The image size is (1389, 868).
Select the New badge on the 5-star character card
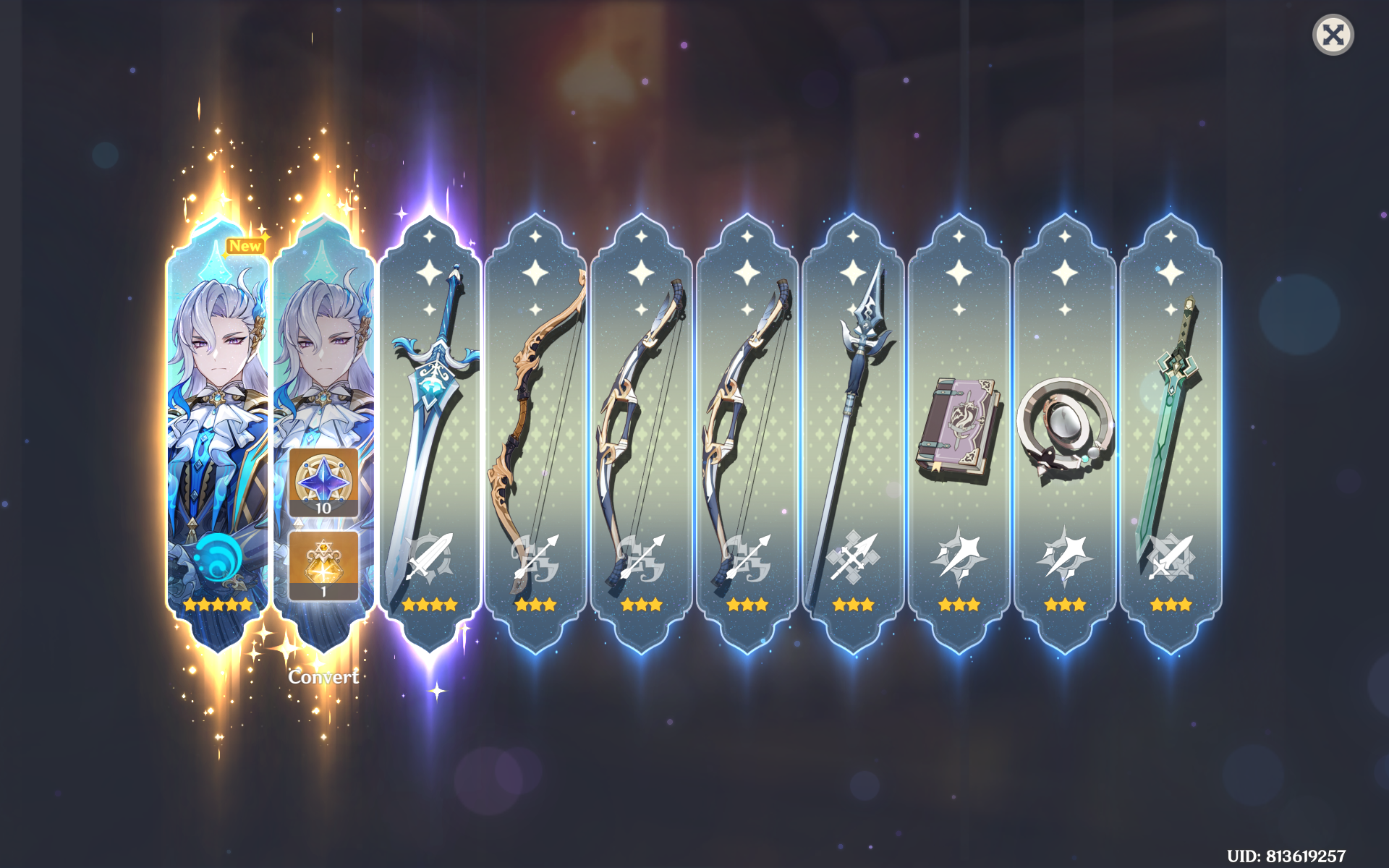click(x=244, y=246)
